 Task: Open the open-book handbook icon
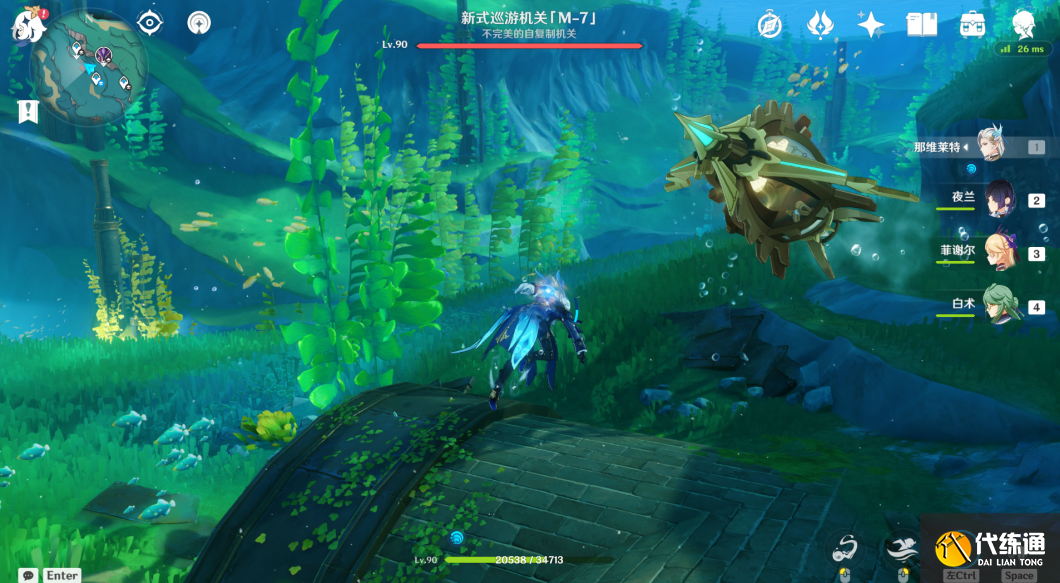coord(921,25)
